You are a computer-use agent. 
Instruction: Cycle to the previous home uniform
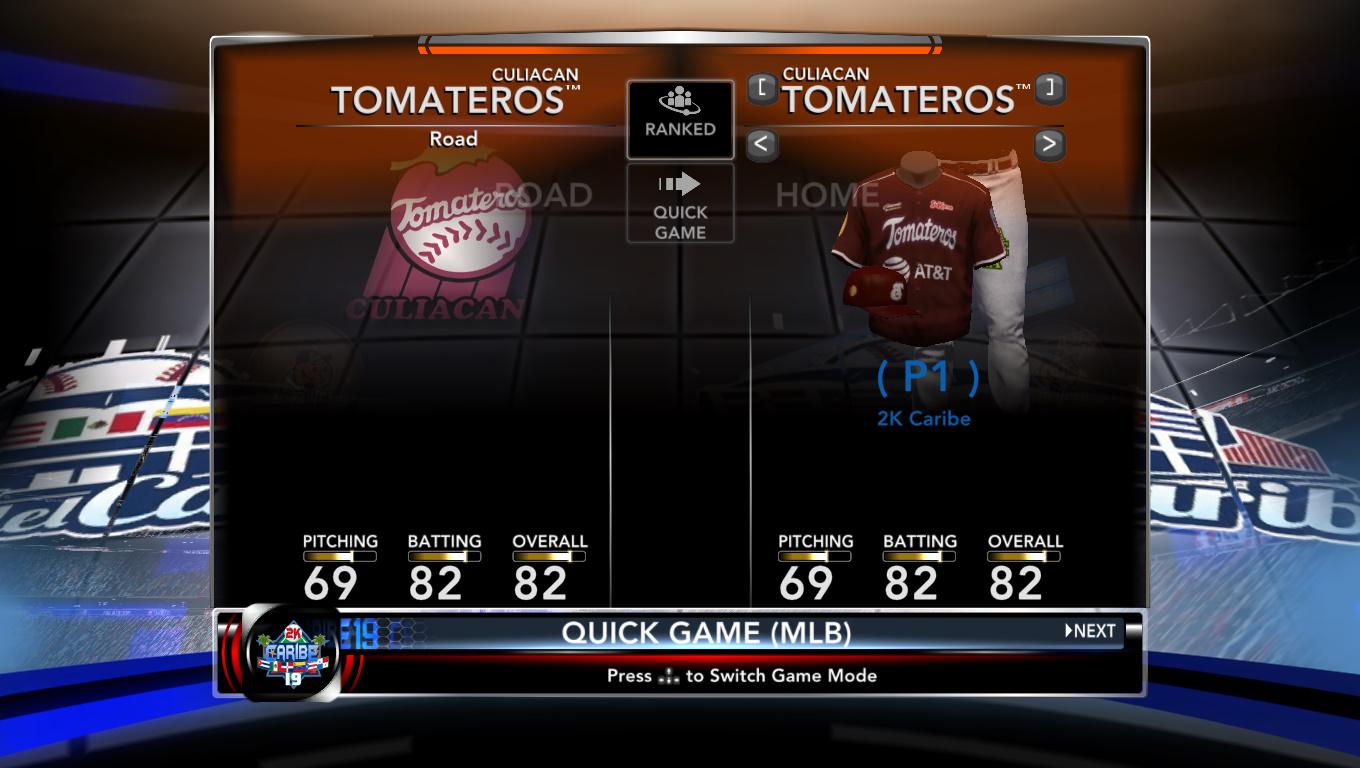(x=761, y=144)
